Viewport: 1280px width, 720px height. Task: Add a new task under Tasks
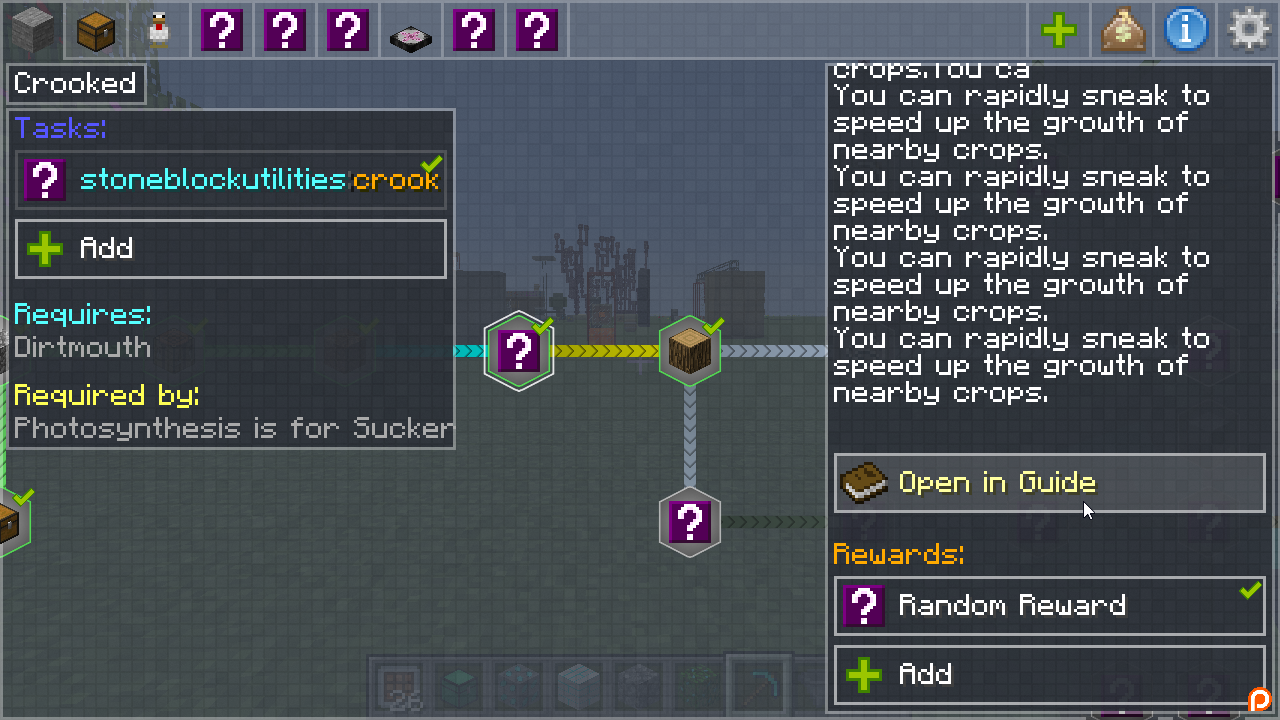pyautogui.click(x=231, y=248)
